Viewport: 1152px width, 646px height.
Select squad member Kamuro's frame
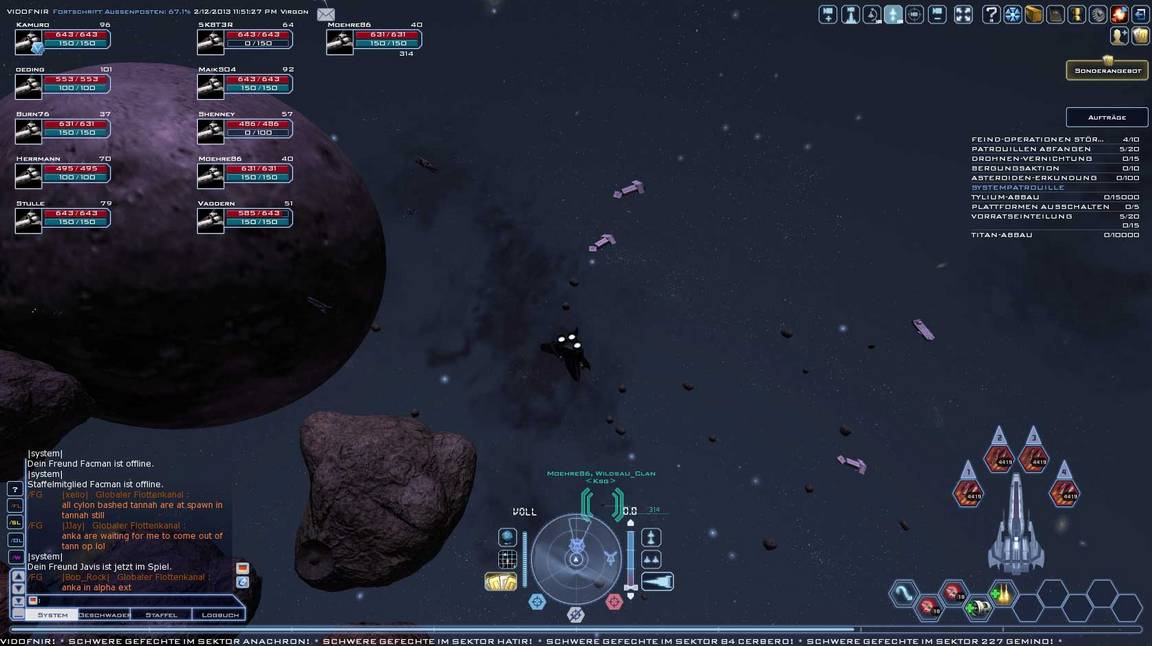pos(63,40)
